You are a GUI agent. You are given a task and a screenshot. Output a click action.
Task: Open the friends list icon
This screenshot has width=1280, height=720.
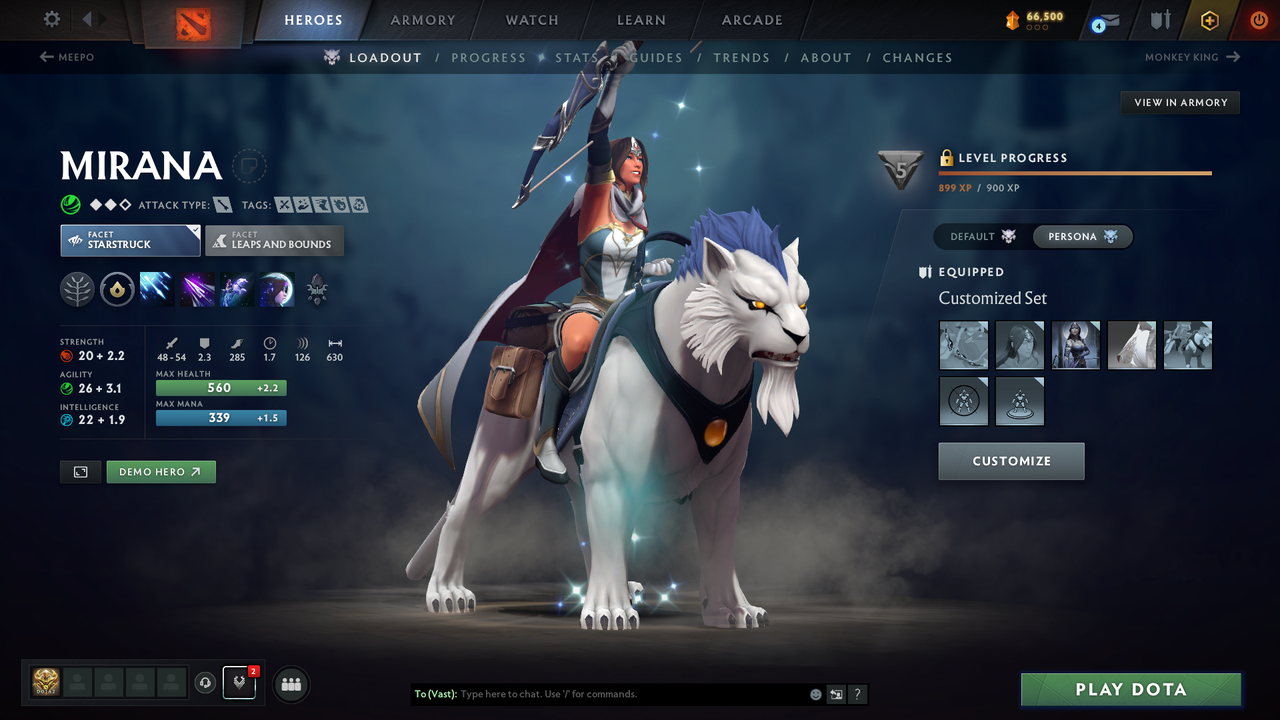(289, 684)
